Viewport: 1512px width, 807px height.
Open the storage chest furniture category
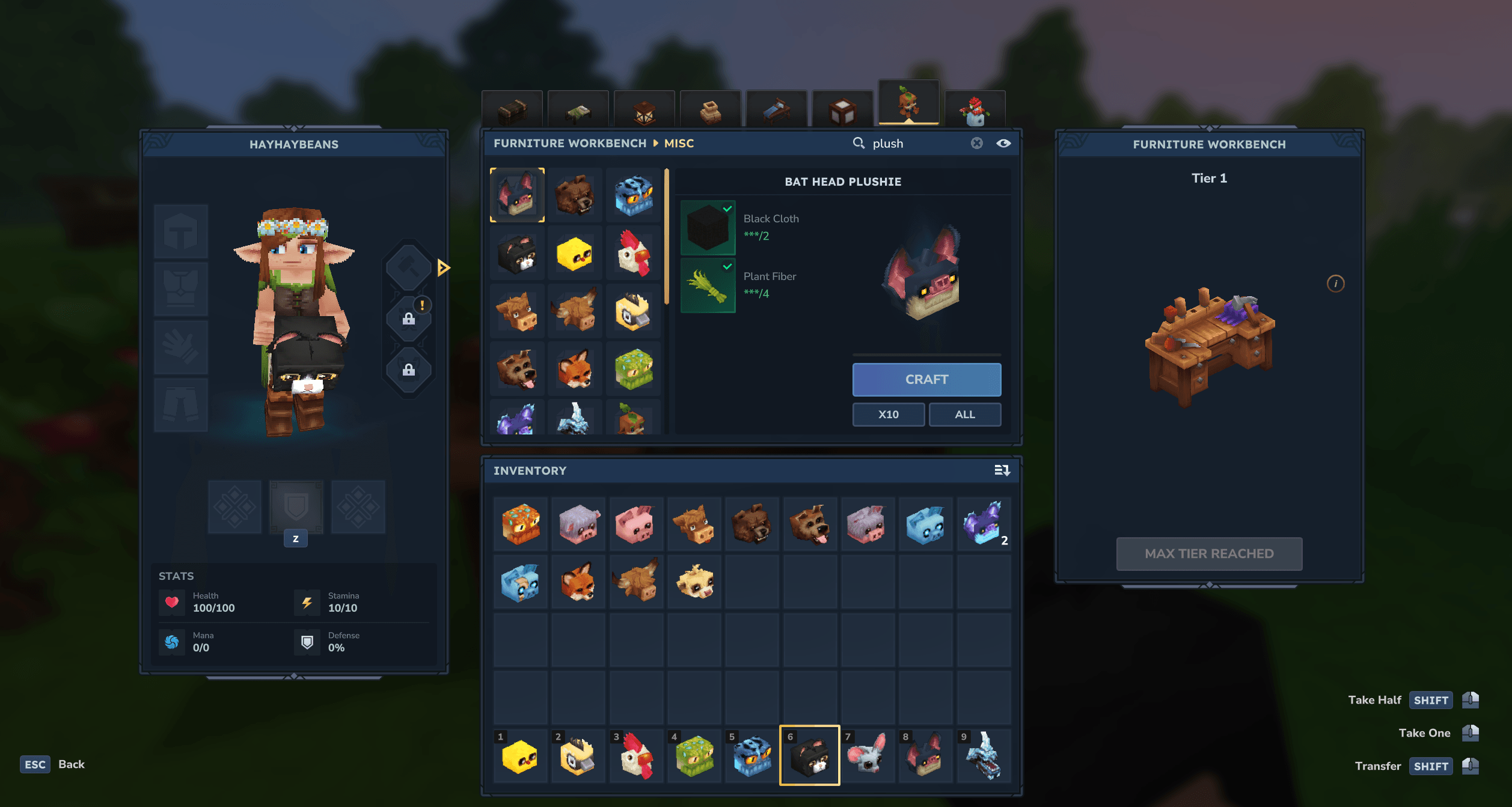point(514,108)
